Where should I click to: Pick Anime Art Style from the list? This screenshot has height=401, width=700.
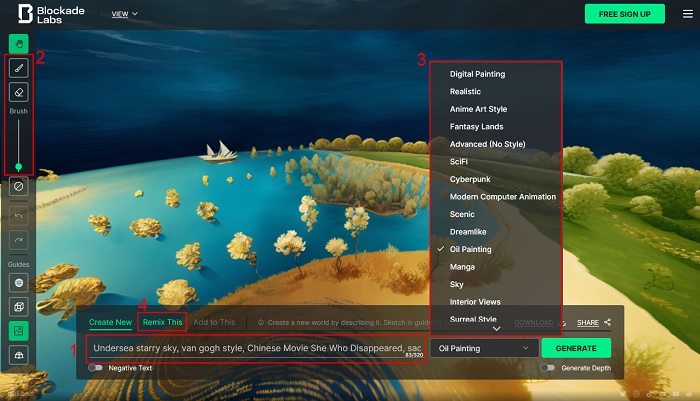(478, 109)
